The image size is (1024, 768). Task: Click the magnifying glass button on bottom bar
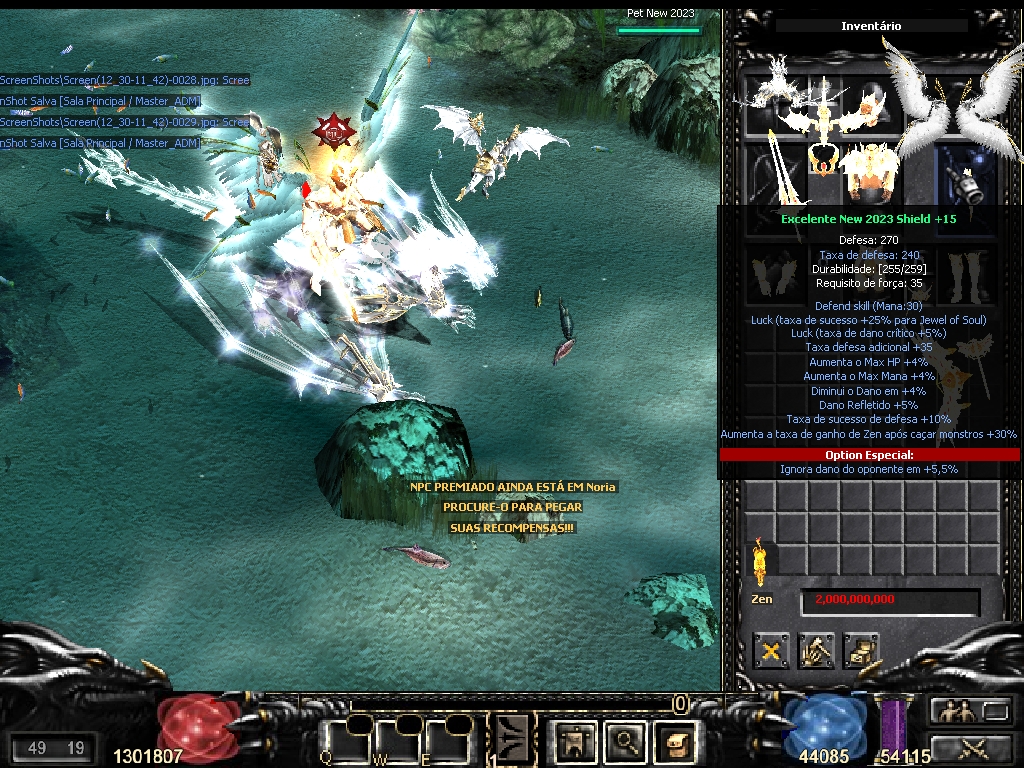(x=627, y=741)
